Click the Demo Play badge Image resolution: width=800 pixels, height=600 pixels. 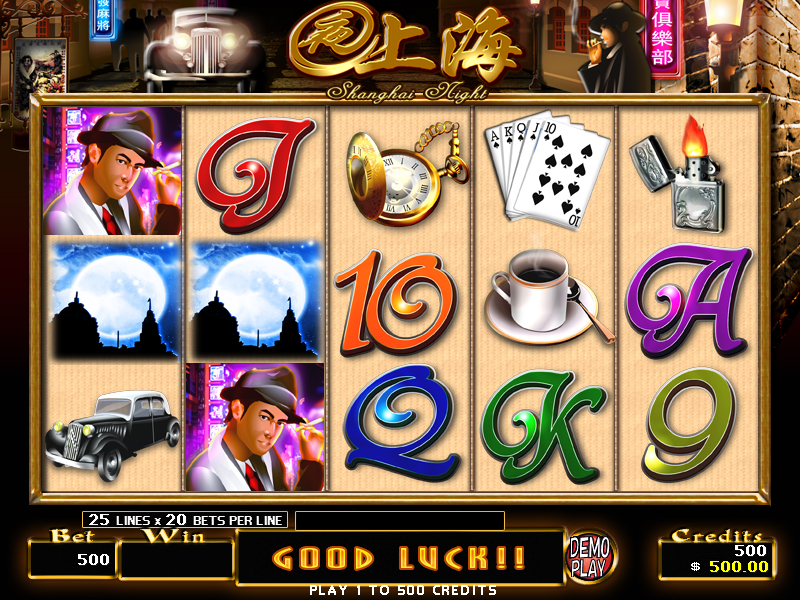pos(590,555)
